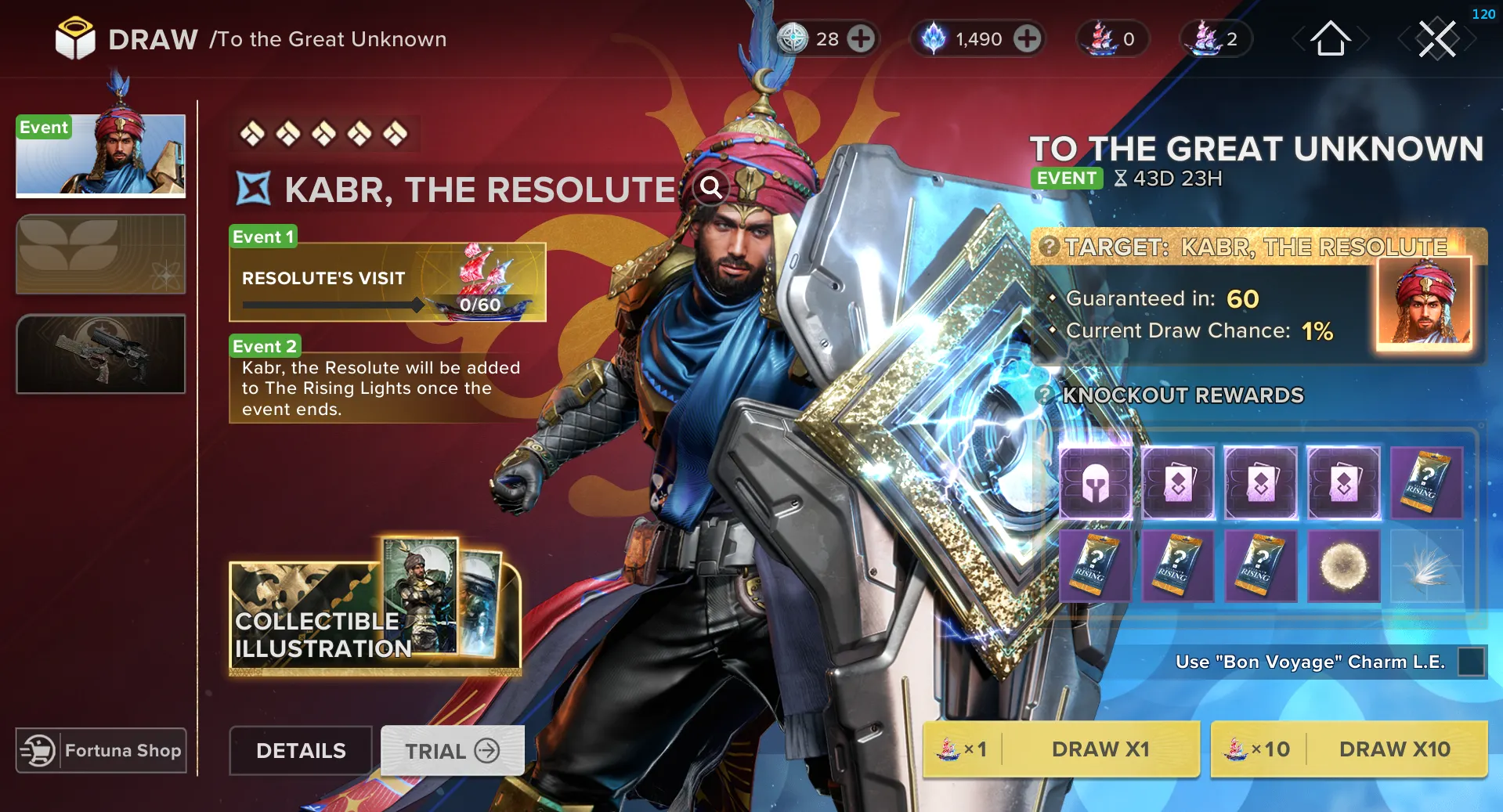This screenshot has width=1503, height=812.
Task: Click the Resolute's Visit 0/60 progress bar
Action: click(x=329, y=305)
